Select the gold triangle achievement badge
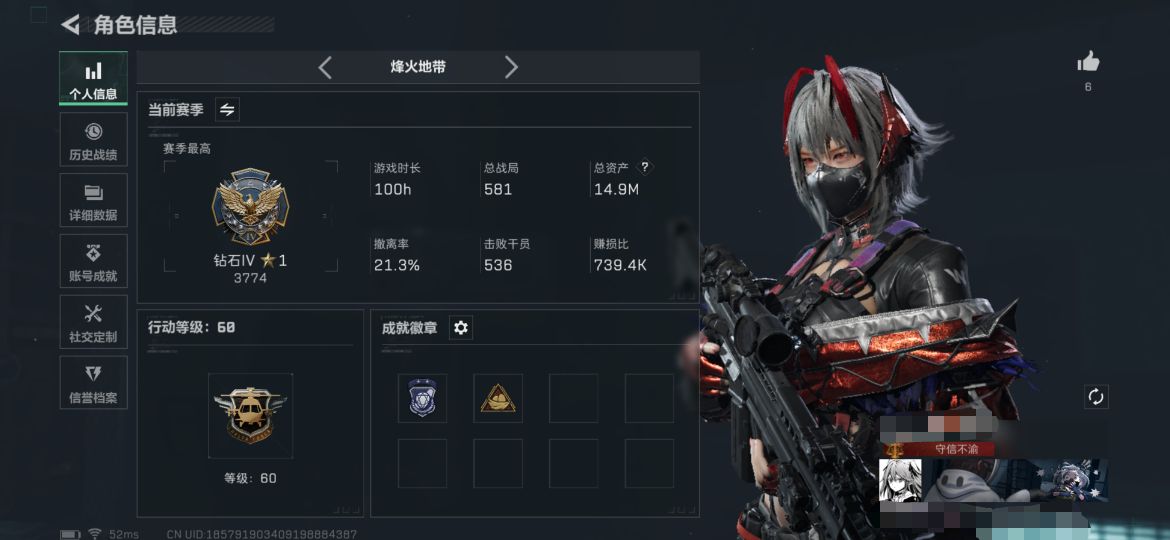This screenshot has height=540, width=1170. (497, 398)
